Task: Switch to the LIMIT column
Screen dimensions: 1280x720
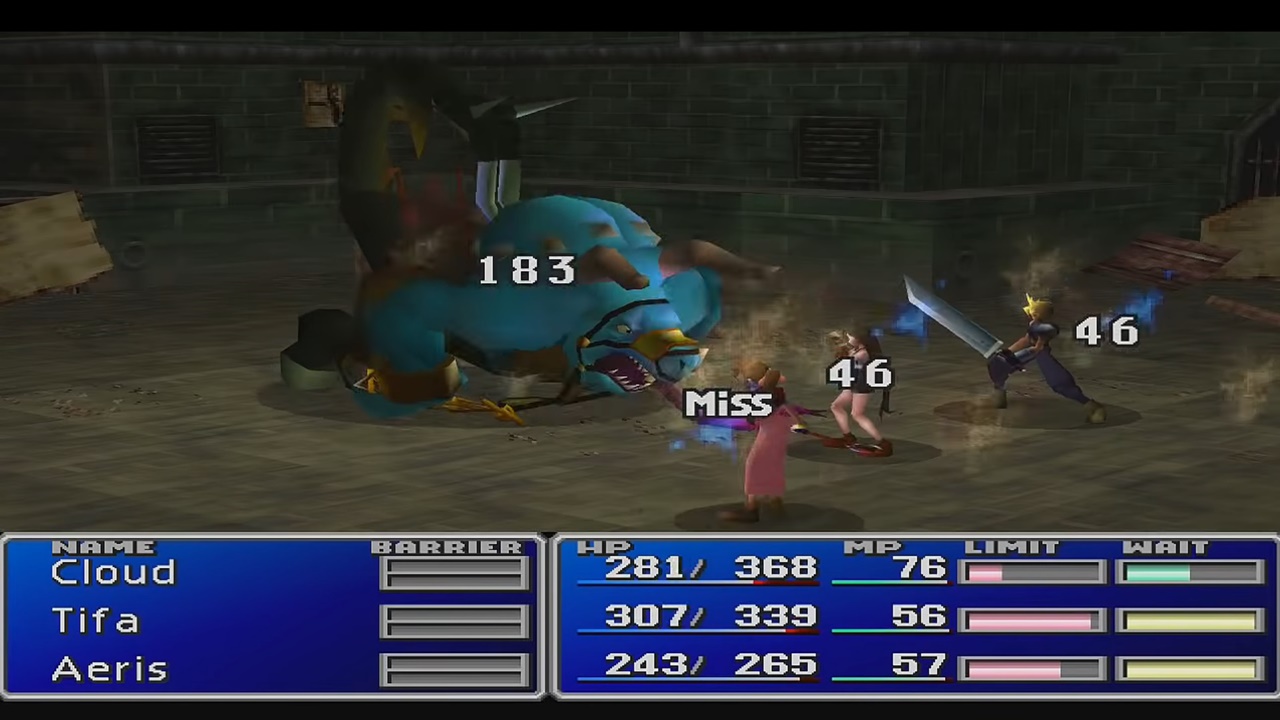Action: 1012,547
